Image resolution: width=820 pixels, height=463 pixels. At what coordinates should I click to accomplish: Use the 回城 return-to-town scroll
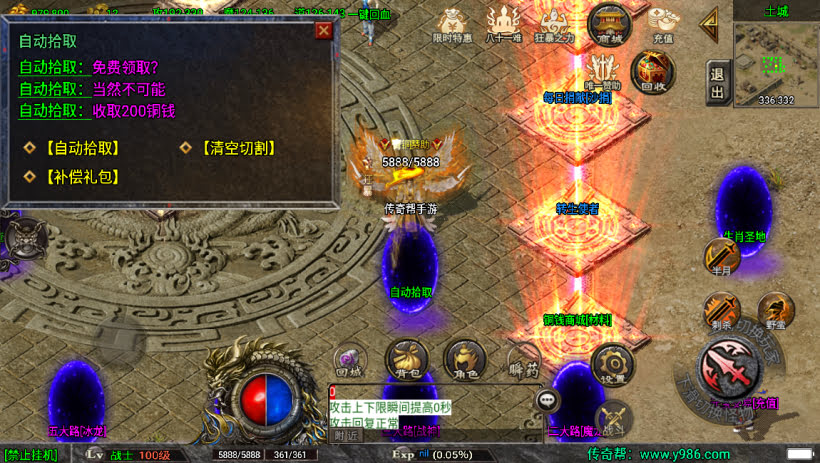pyautogui.click(x=349, y=360)
